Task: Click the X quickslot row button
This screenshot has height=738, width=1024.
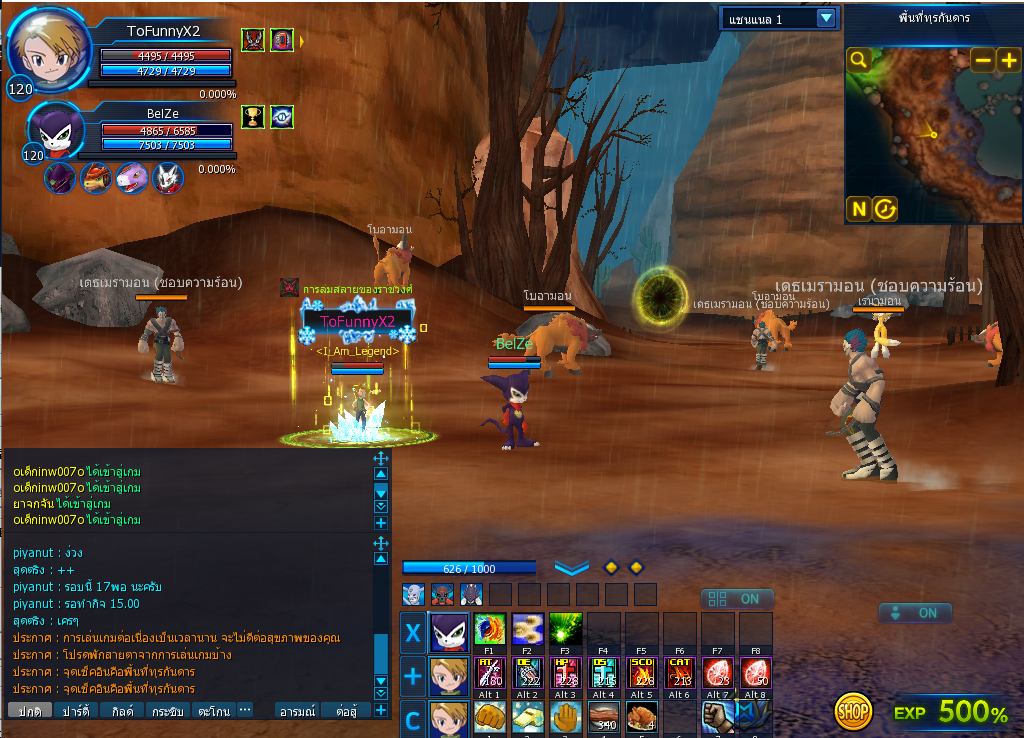Action: [412, 633]
